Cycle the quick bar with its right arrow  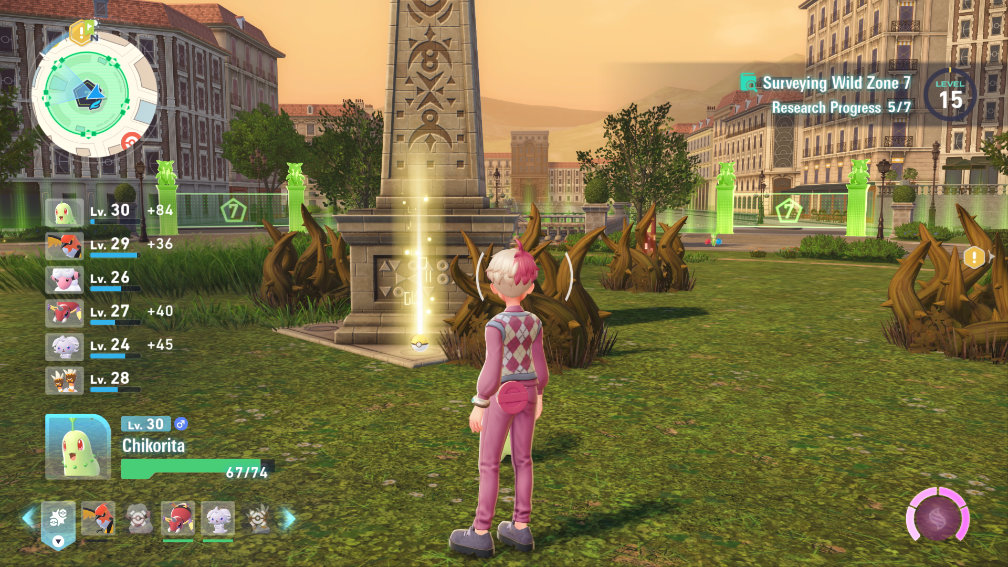pyautogui.click(x=289, y=518)
